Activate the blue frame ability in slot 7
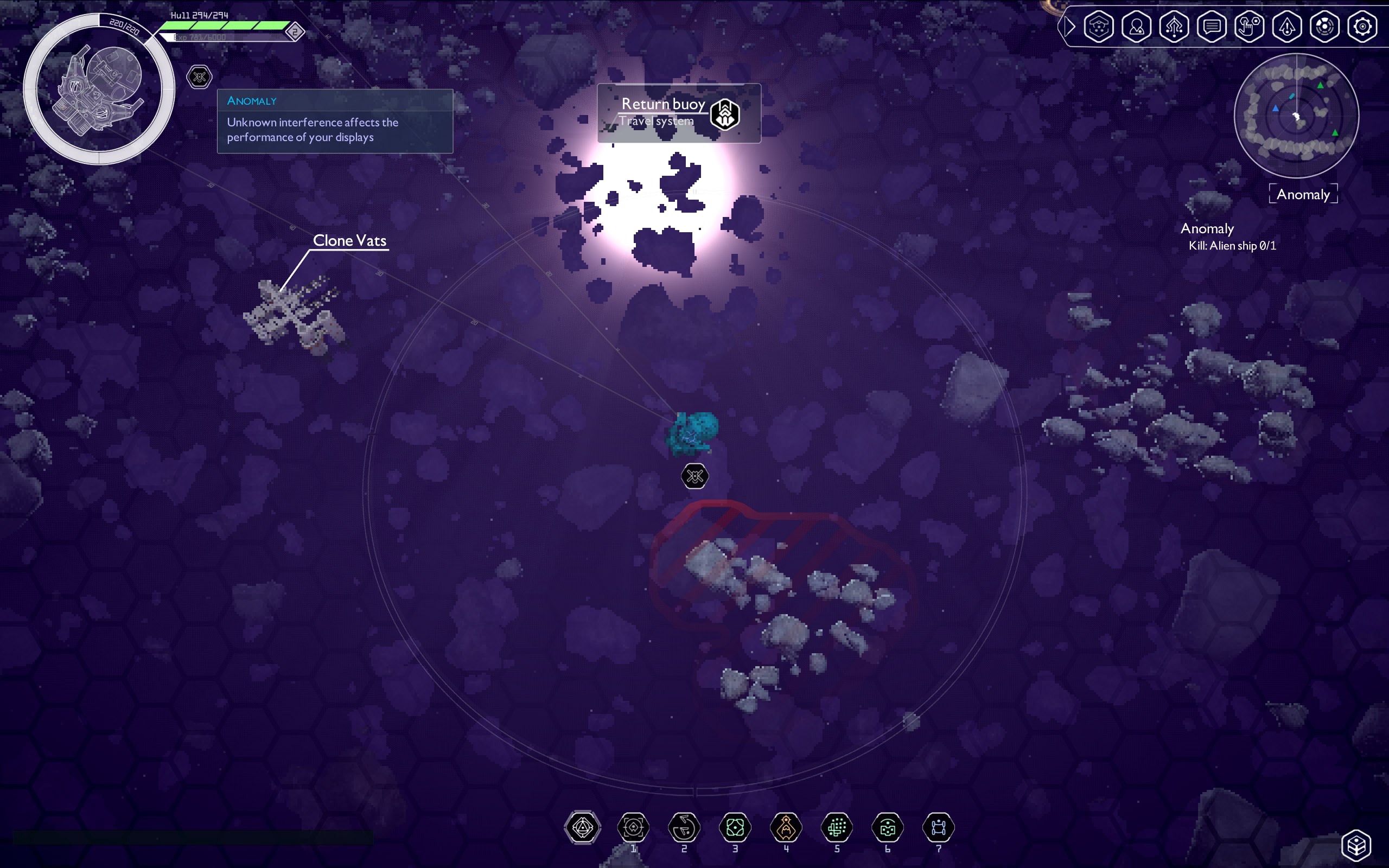This screenshot has height=868, width=1389. pos(939,827)
